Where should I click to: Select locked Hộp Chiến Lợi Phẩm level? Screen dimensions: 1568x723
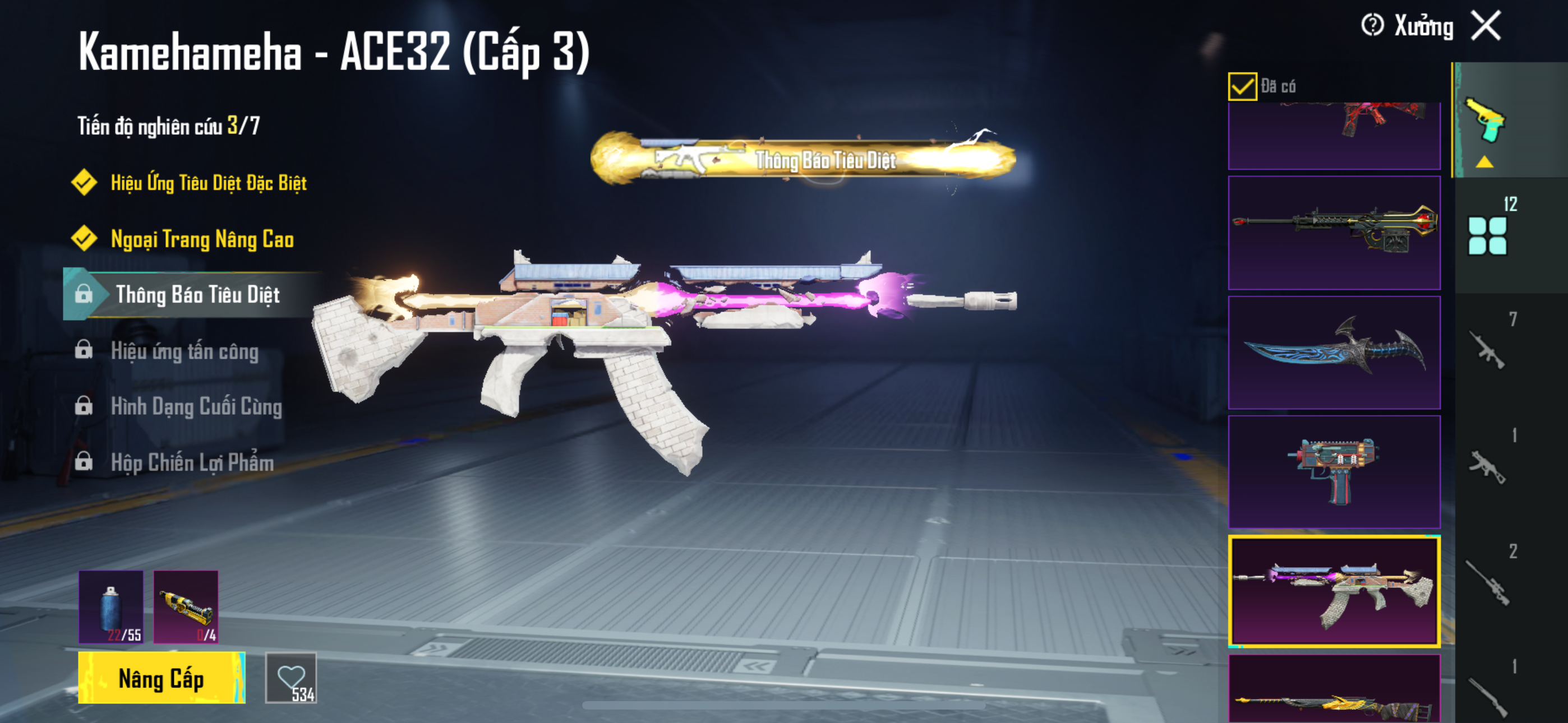192,462
